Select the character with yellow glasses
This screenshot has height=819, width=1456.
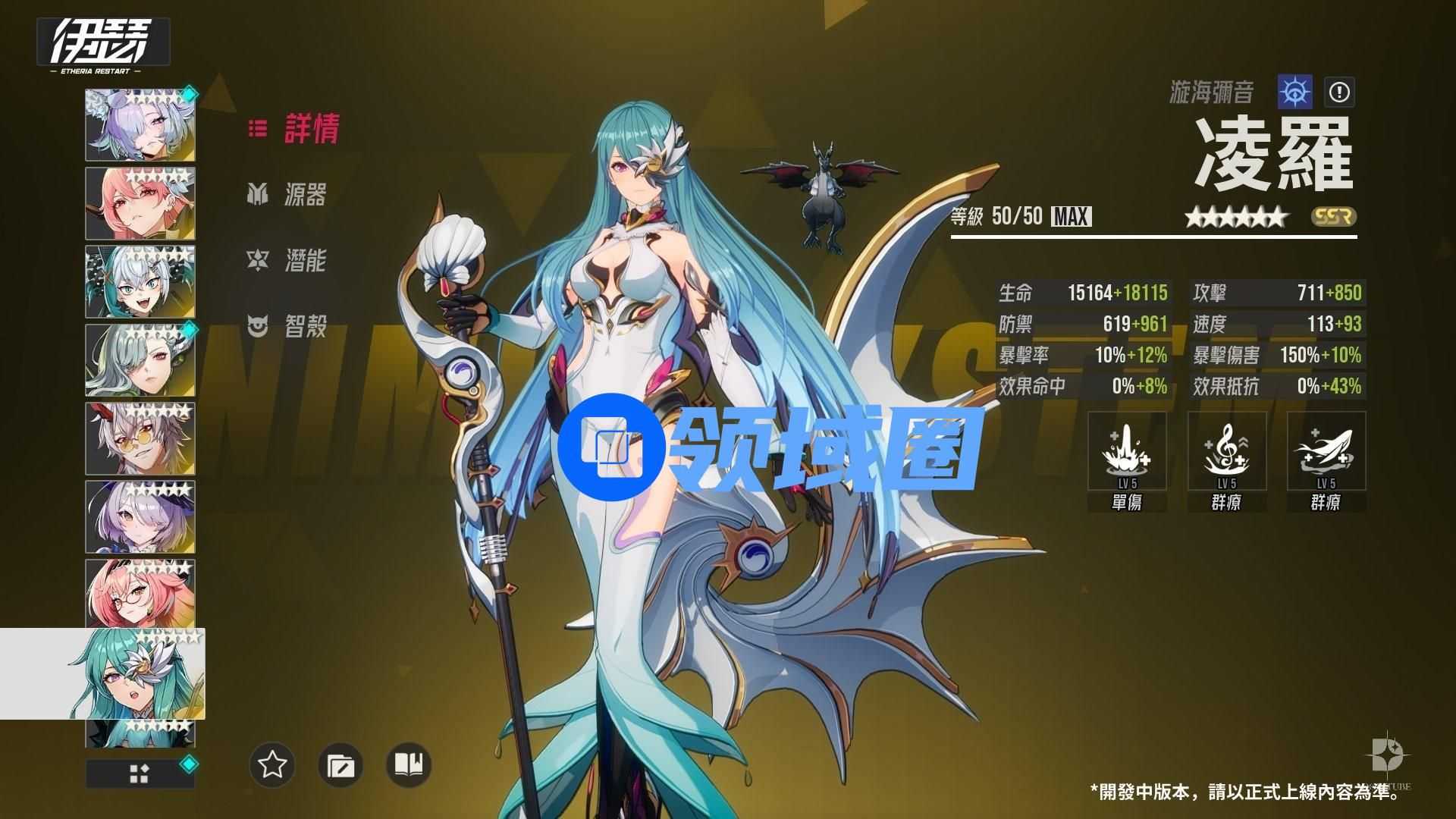tap(140, 439)
